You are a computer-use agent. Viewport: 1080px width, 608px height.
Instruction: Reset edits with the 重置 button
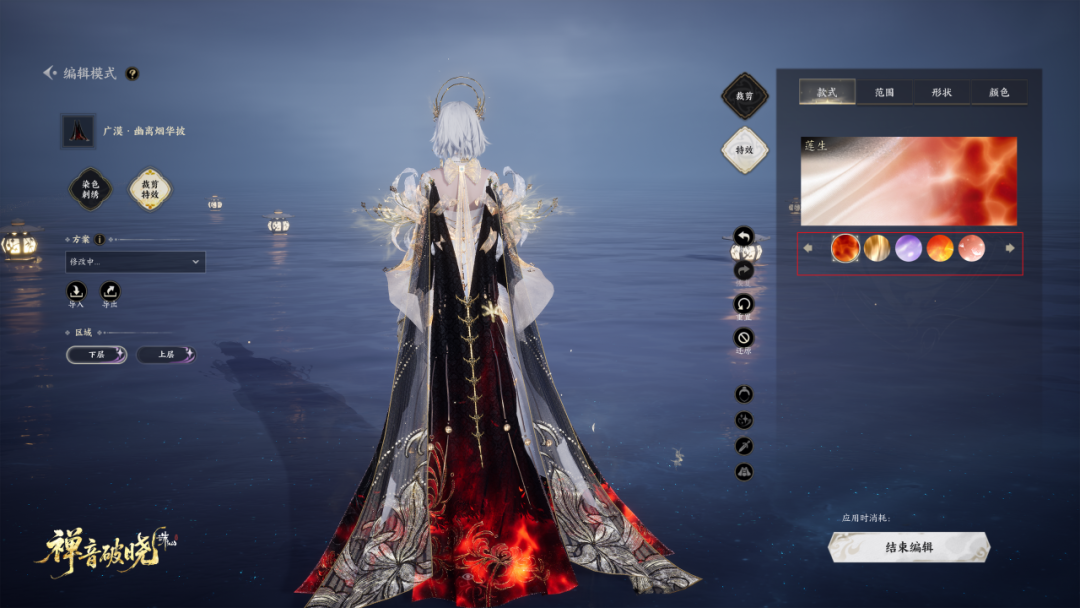tap(743, 304)
